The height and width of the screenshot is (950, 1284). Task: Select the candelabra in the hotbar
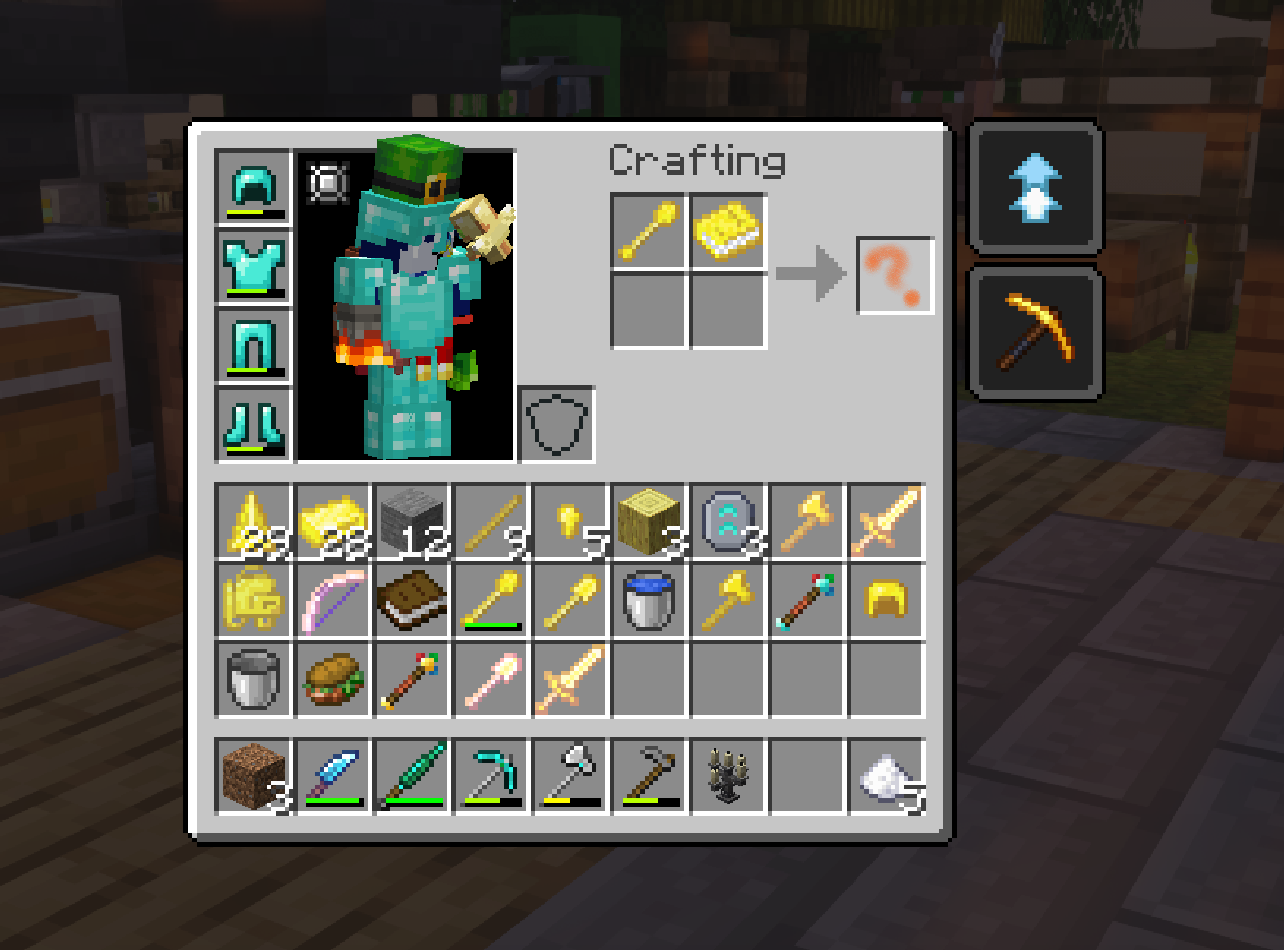click(x=726, y=776)
